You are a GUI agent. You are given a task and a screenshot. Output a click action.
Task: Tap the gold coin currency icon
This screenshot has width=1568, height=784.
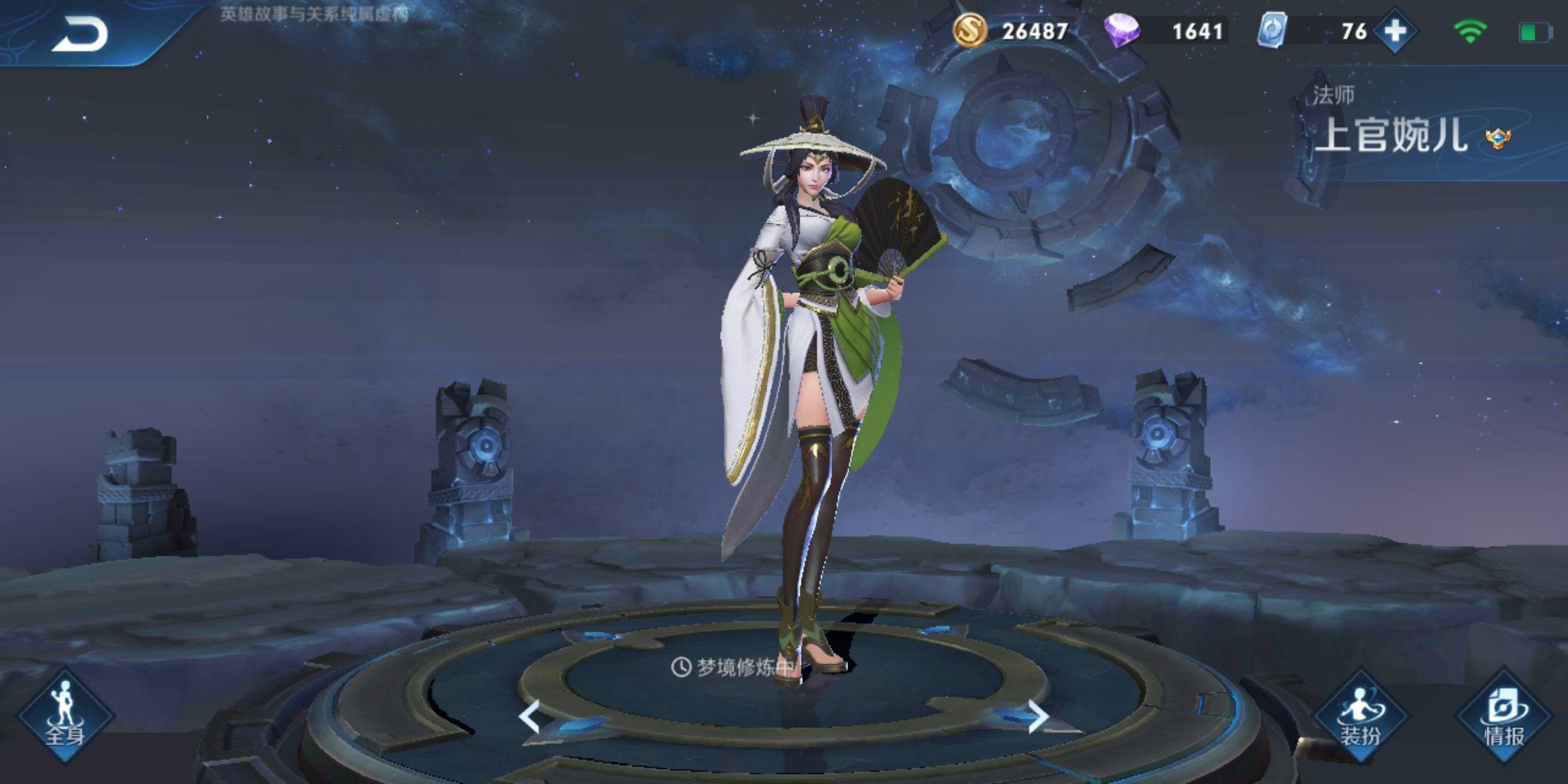[970, 30]
